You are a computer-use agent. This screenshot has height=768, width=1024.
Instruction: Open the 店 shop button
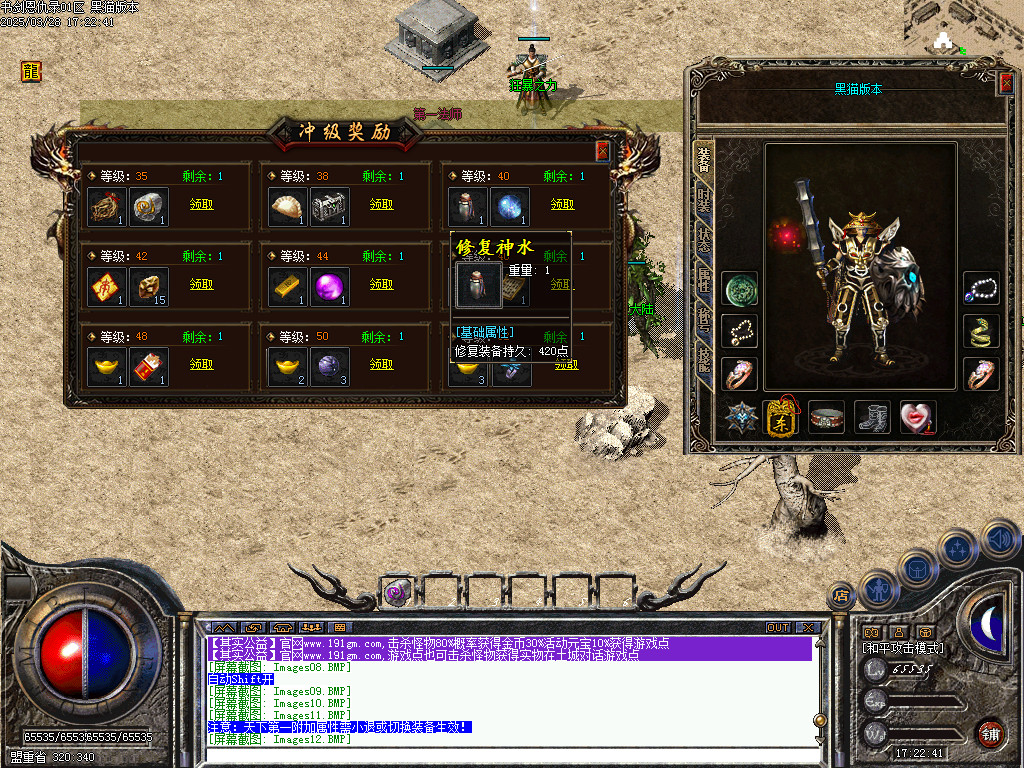click(x=841, y=595)
